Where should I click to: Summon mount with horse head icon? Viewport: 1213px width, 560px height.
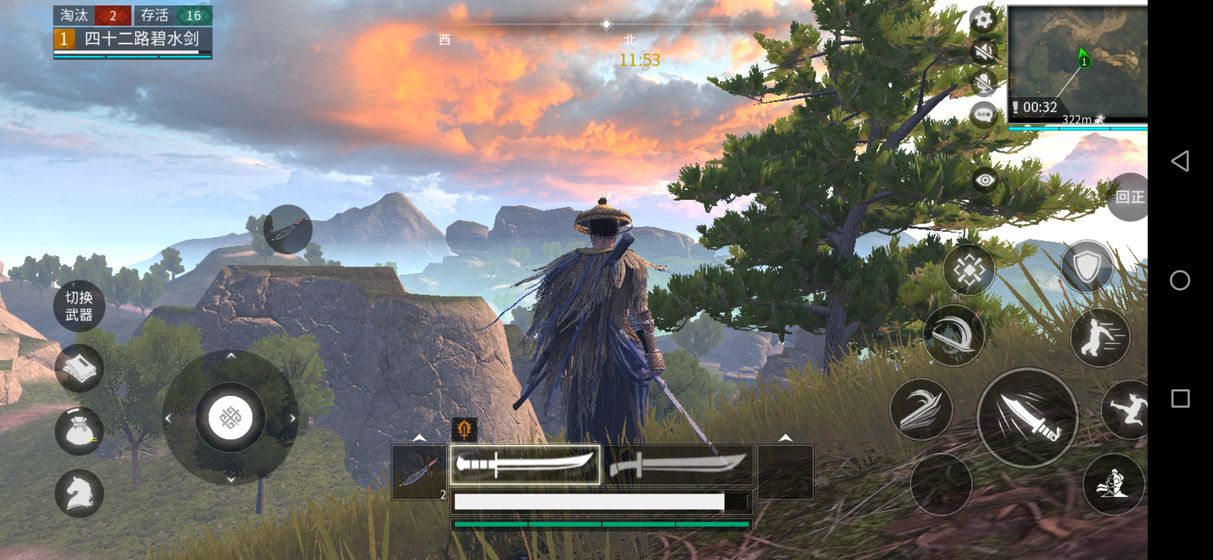pyautogui.click(x=79, y=493)
